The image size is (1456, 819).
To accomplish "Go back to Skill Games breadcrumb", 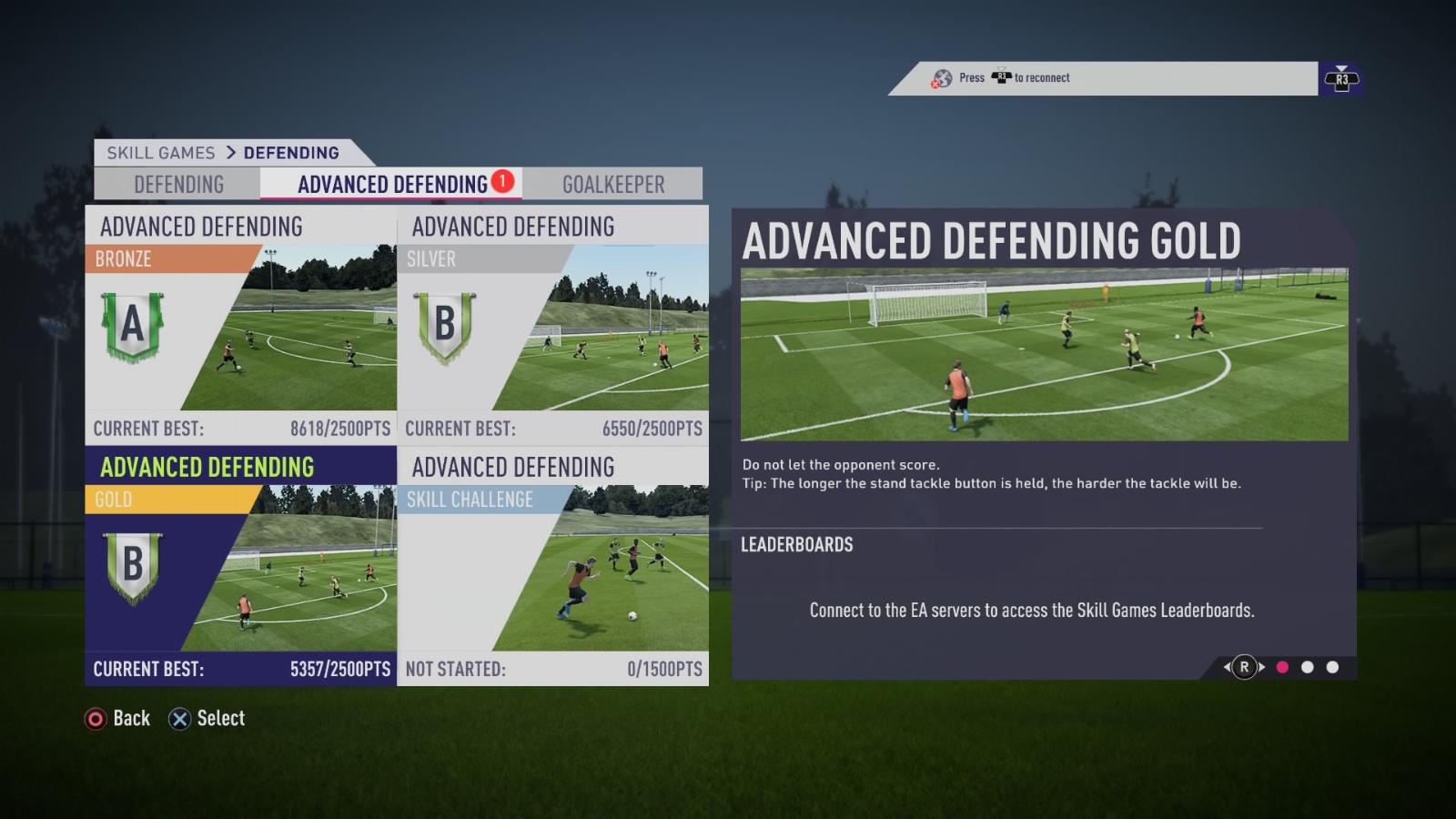I will (x=161, y=153).
